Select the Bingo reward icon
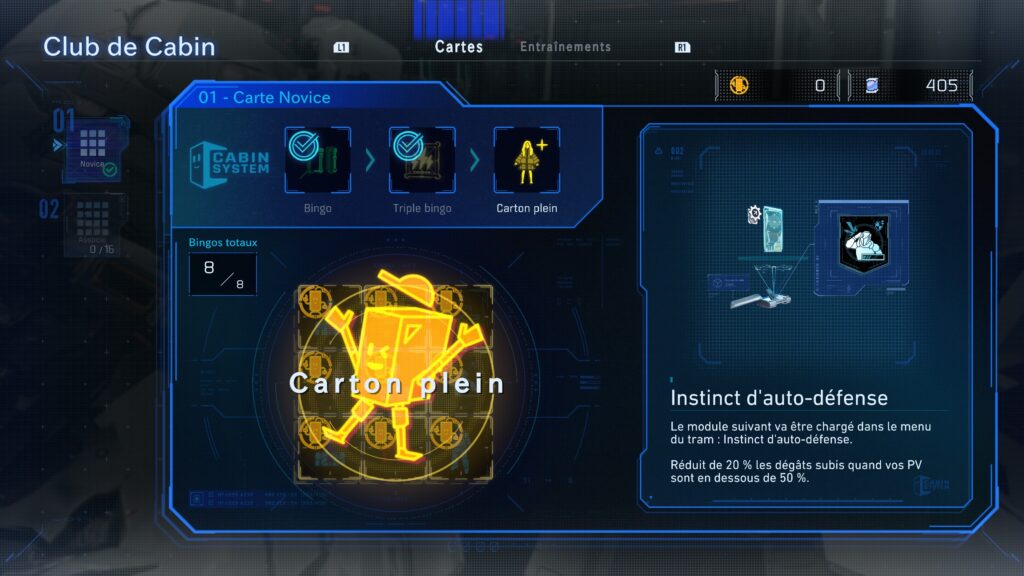1024x576 pixels. click(317, 159)
